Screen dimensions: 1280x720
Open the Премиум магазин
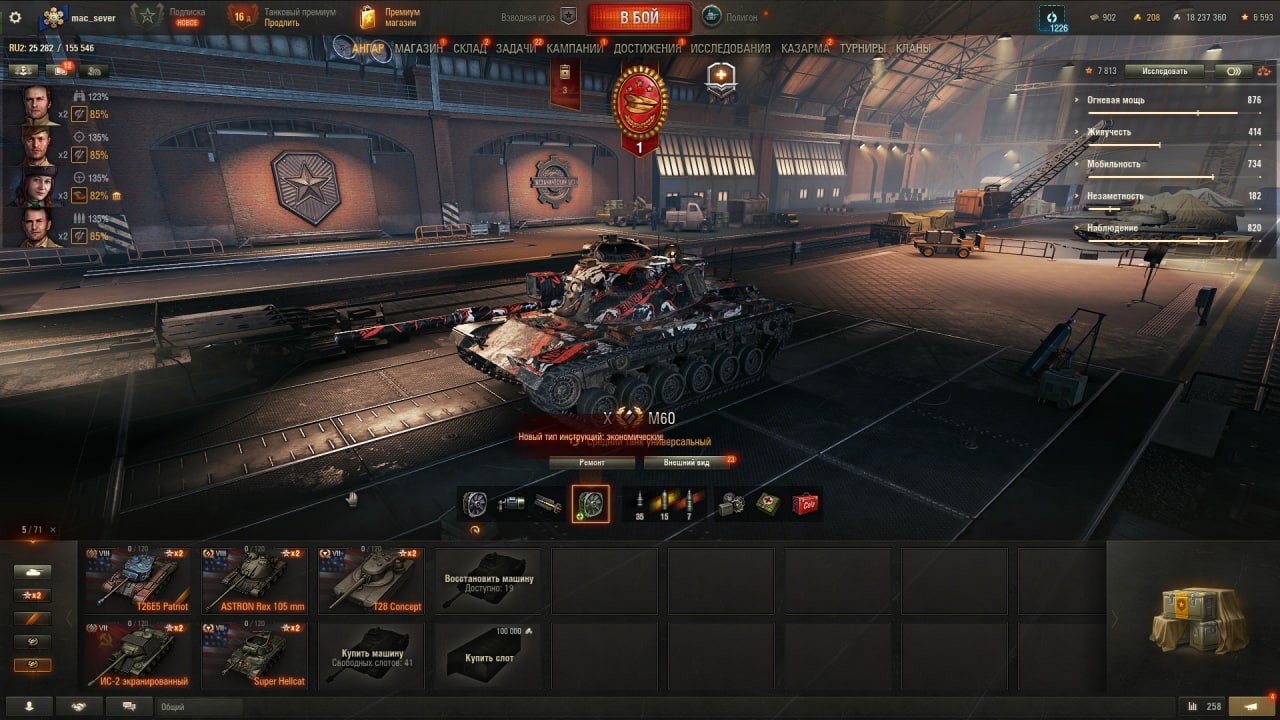390,17
